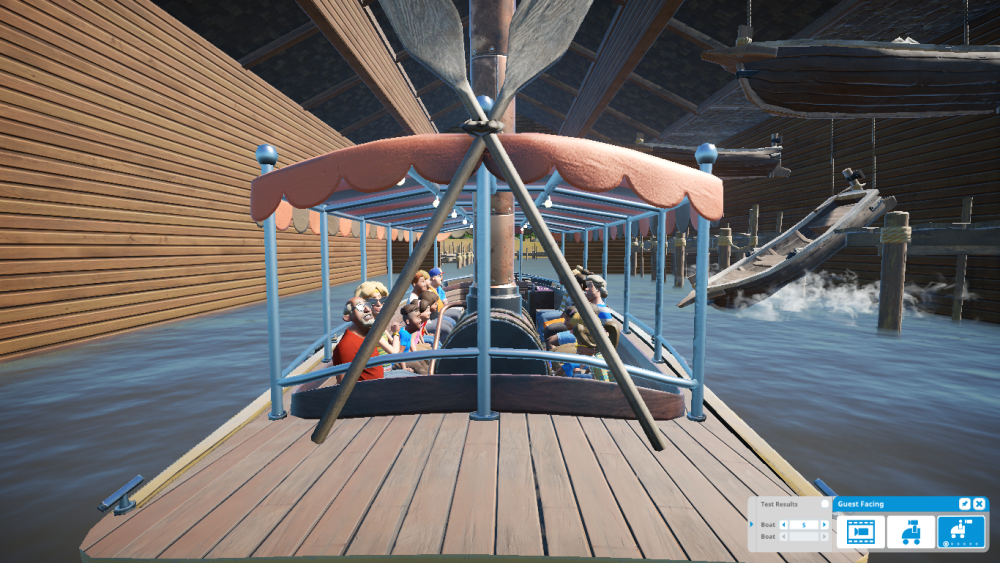Choose the highlighted guest facing camera view
This screenshot has height=563, width=1000.
click(961, 532)
